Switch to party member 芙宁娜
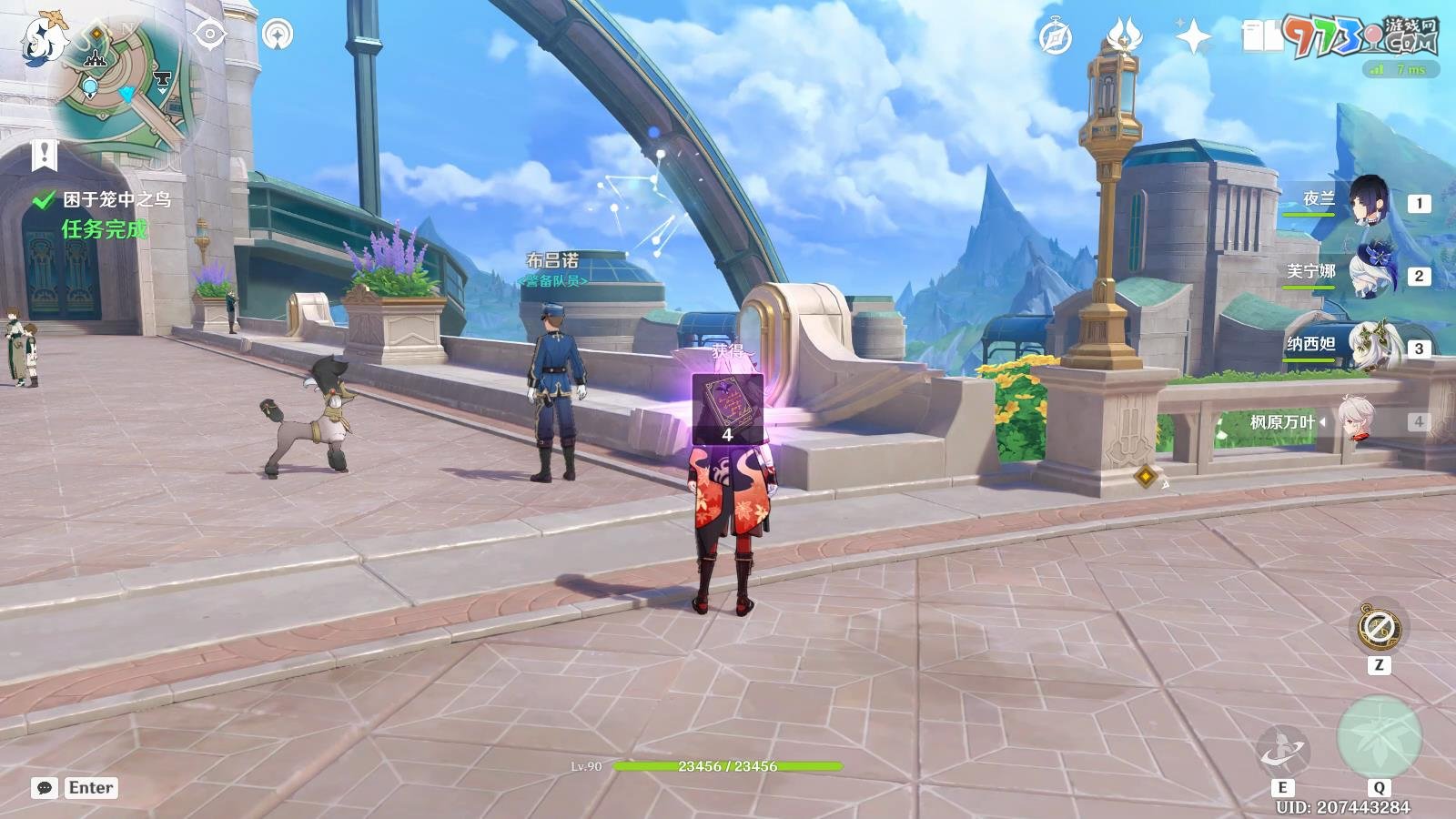 pyautogui.click(x=1368, y=275)
